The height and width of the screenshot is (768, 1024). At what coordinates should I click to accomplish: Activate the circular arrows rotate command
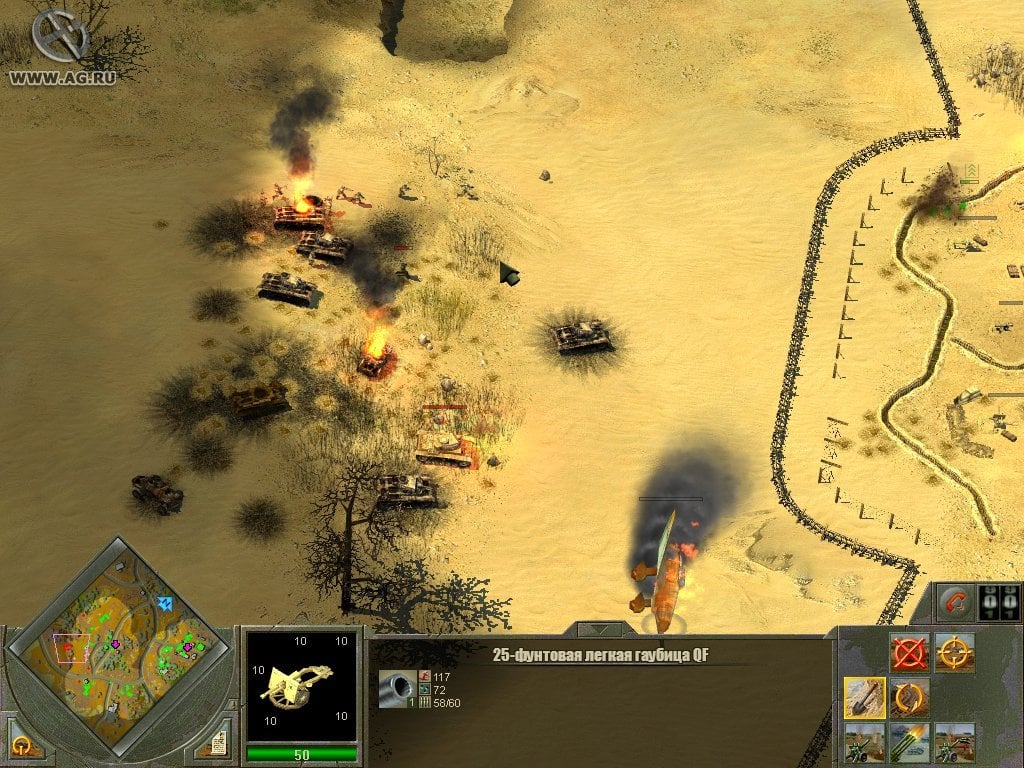pos(910,697)
